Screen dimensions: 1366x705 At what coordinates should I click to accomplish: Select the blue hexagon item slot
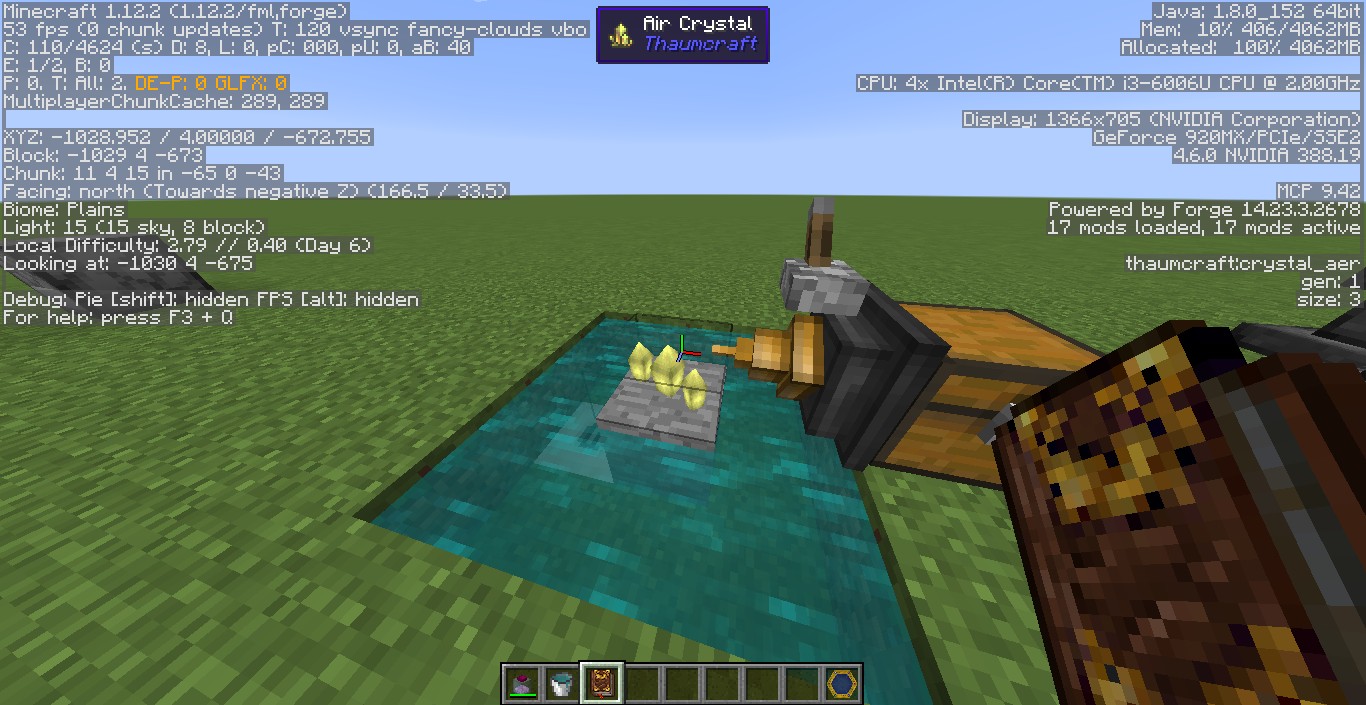tap(842, 684)
